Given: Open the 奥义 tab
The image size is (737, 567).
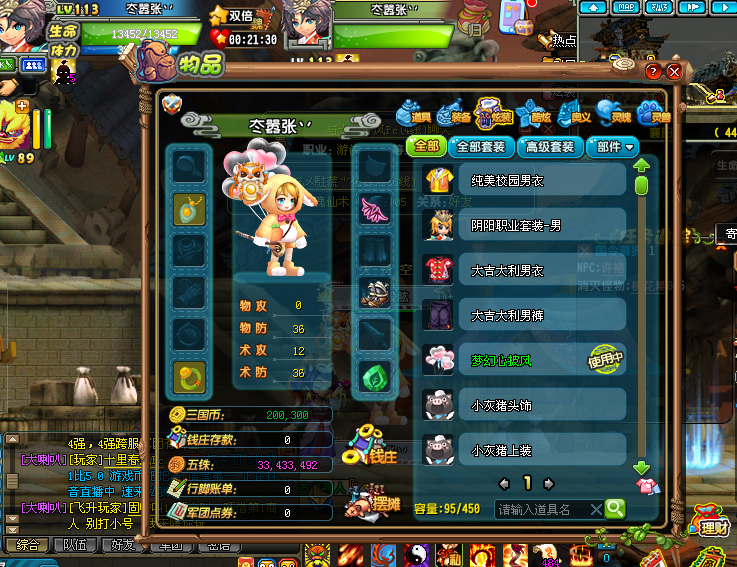Looking at the screenshot, I should pyautogui.click(x=571, y=113).
